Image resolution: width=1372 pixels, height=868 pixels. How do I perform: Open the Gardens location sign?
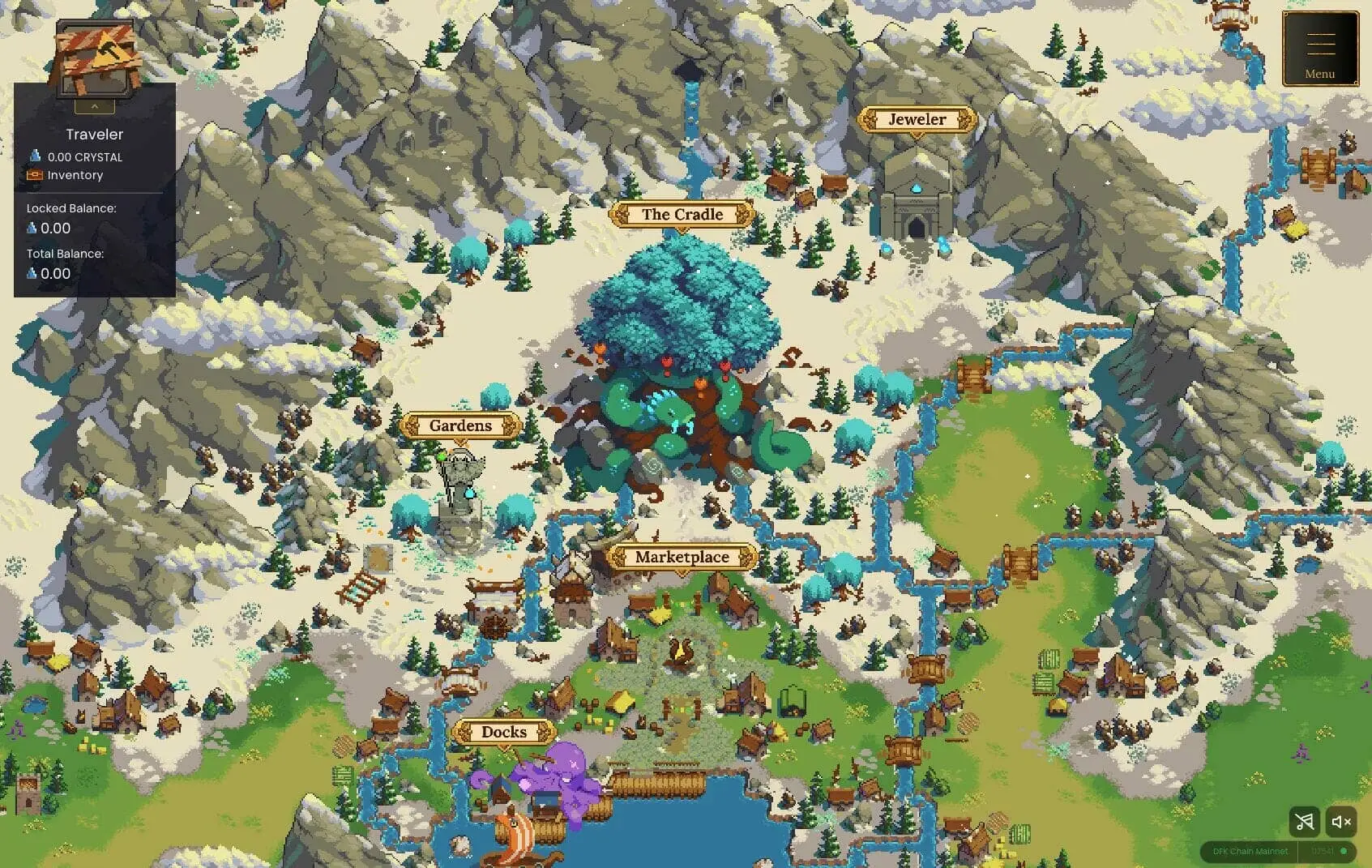pyautogui.click(x=459, y=425)
